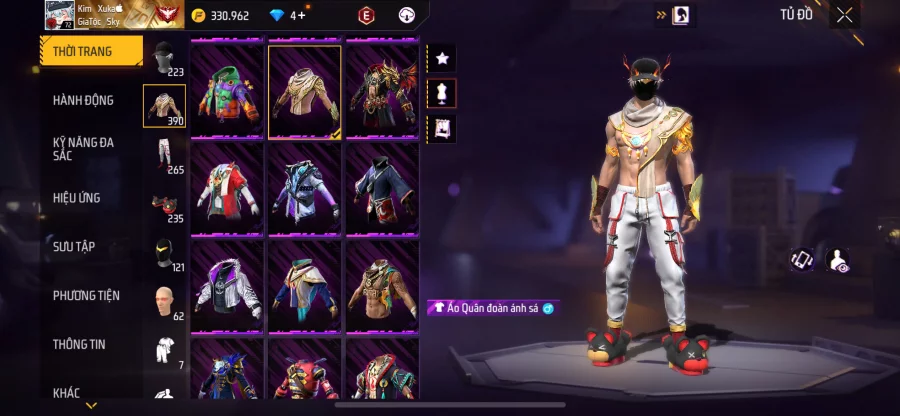The width and height of the screenshot is (900, 416).
Task: Switch to Kỹ Năng Đa Sắc section
Action: click(84, 149)
